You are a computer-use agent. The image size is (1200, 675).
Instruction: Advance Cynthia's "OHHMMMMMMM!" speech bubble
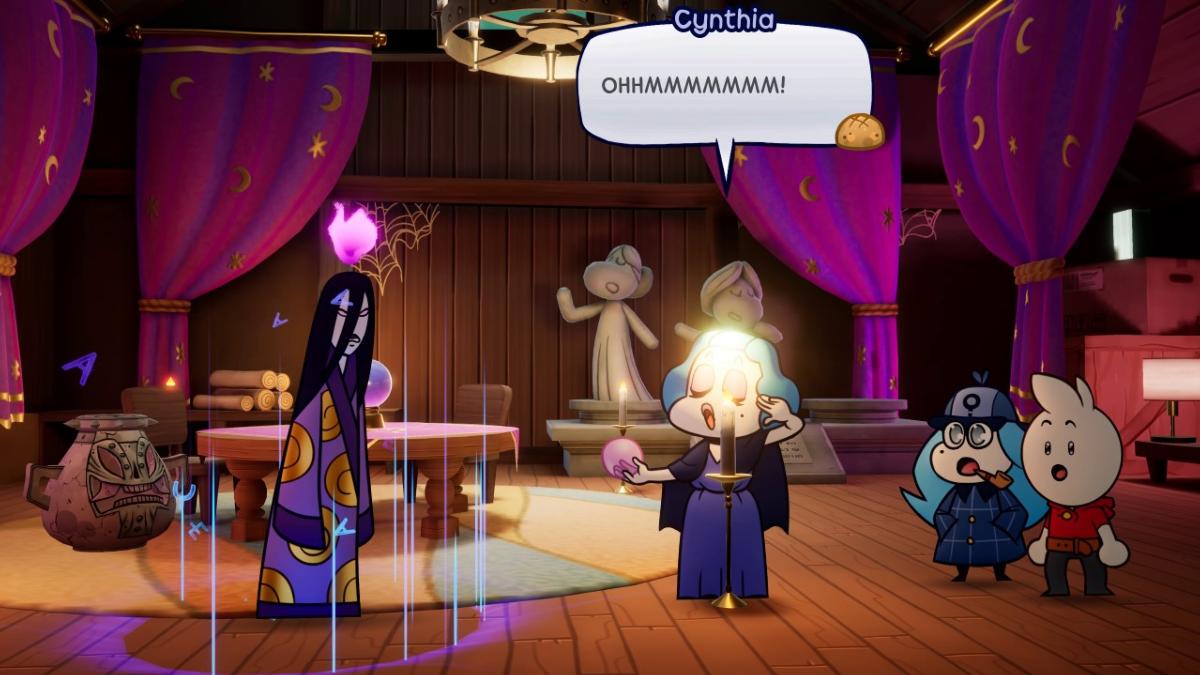(x=723, y=86)
